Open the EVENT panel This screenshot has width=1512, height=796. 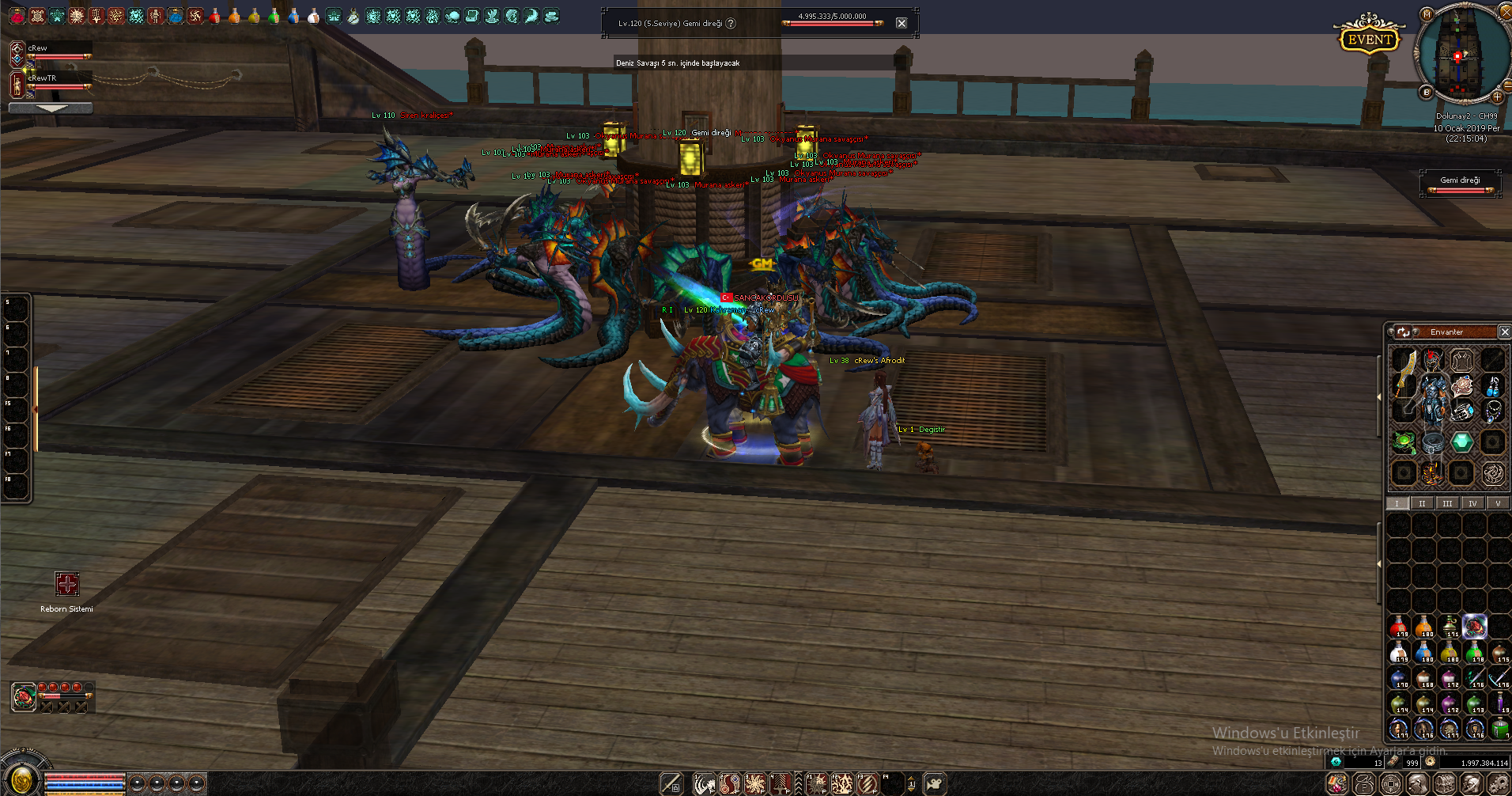tap(1369, 39)
